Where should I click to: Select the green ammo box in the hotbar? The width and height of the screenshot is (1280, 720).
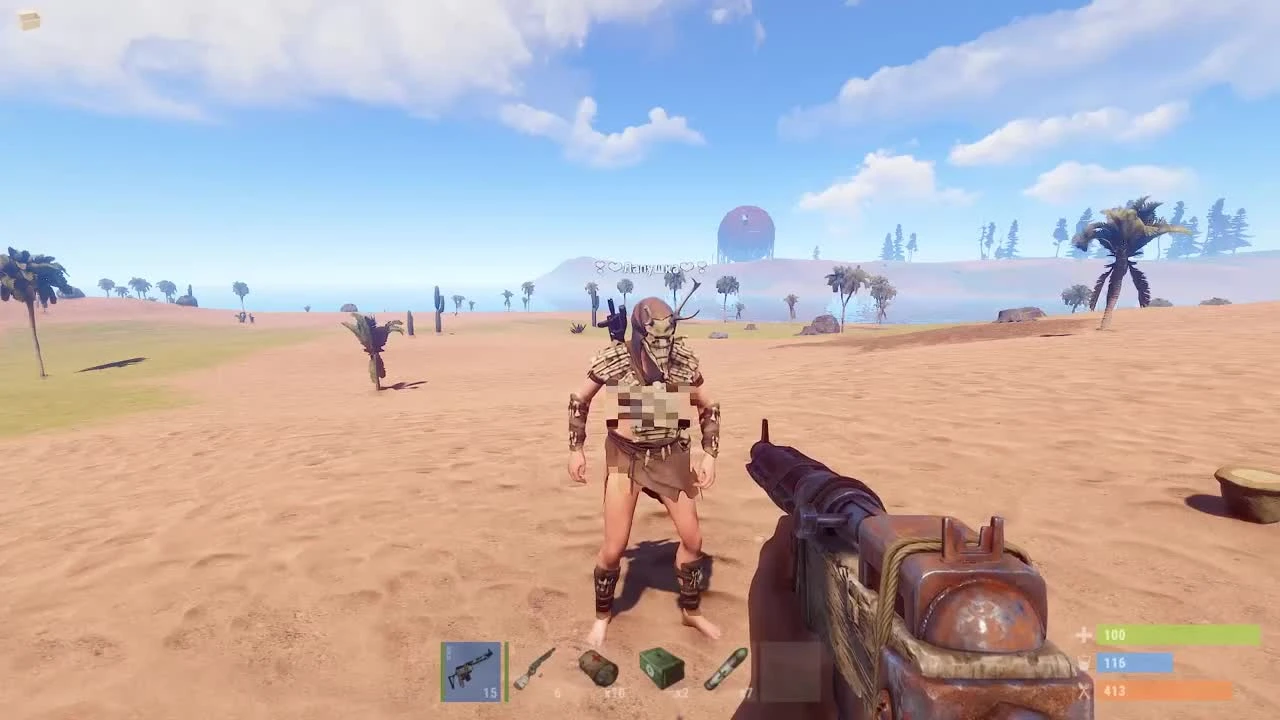[x=662, y=668]
